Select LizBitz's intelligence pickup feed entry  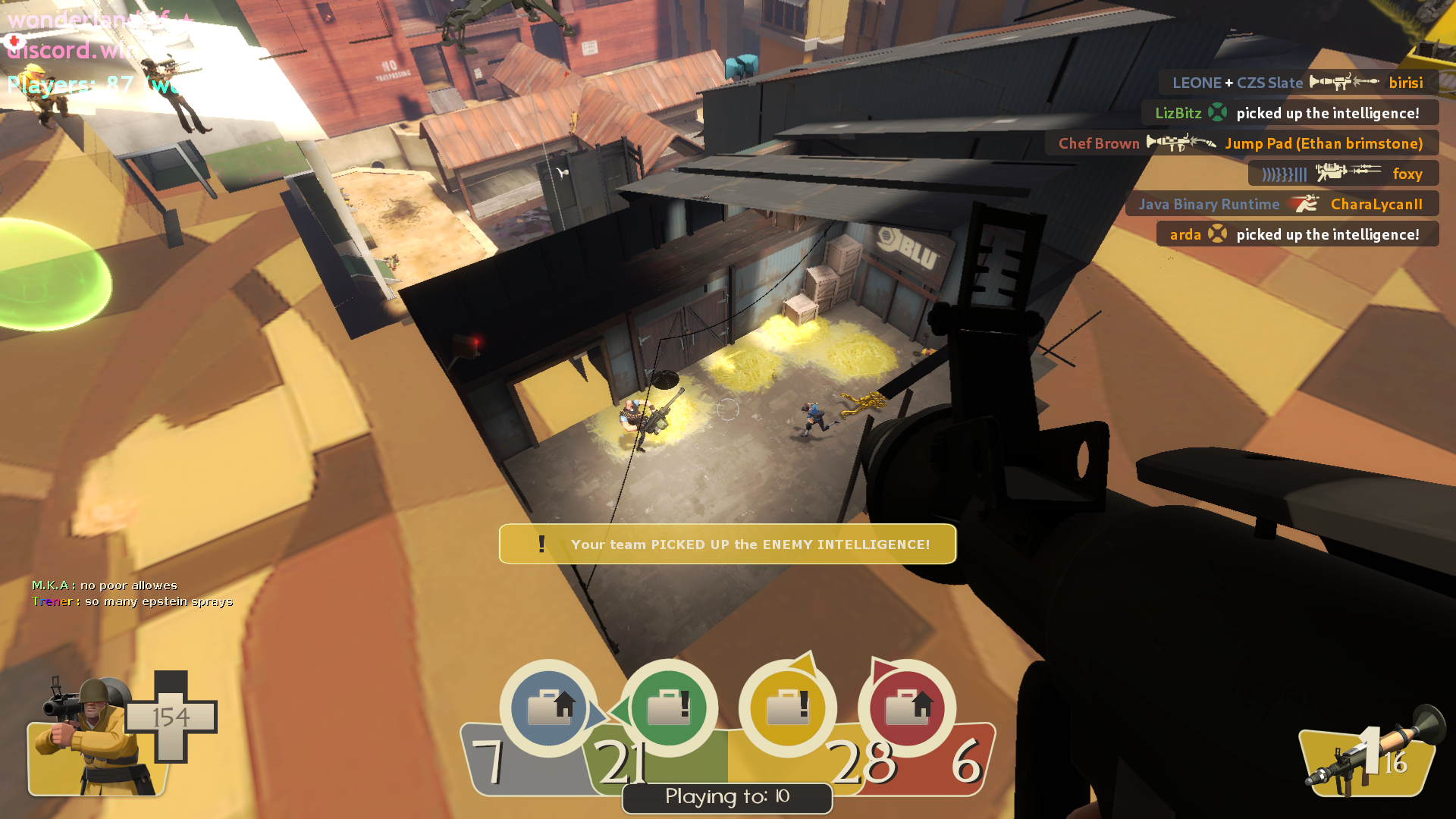tap(1289, 113)
